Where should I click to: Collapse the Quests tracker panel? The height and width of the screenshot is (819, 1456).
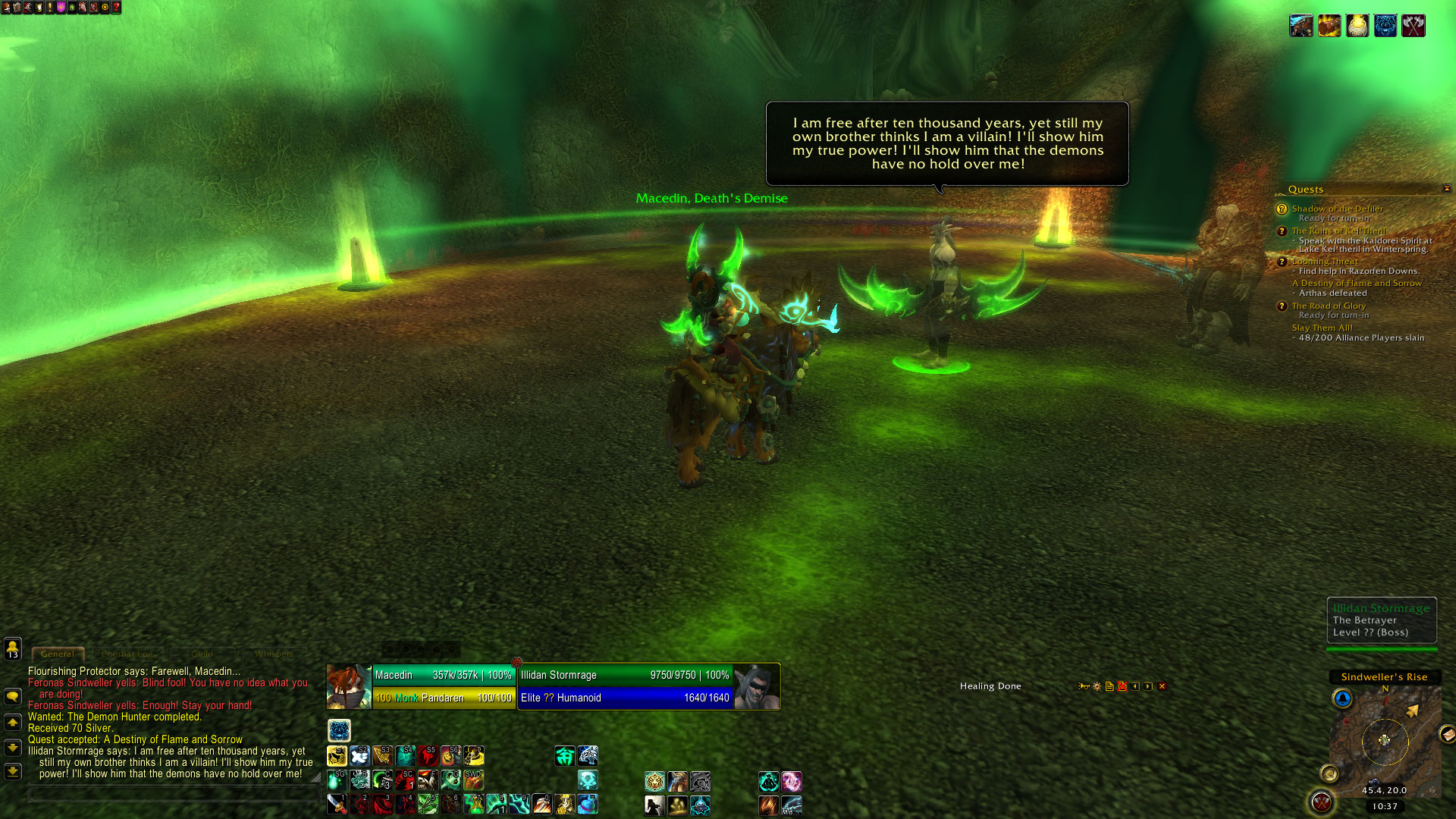coord(1446,188)
